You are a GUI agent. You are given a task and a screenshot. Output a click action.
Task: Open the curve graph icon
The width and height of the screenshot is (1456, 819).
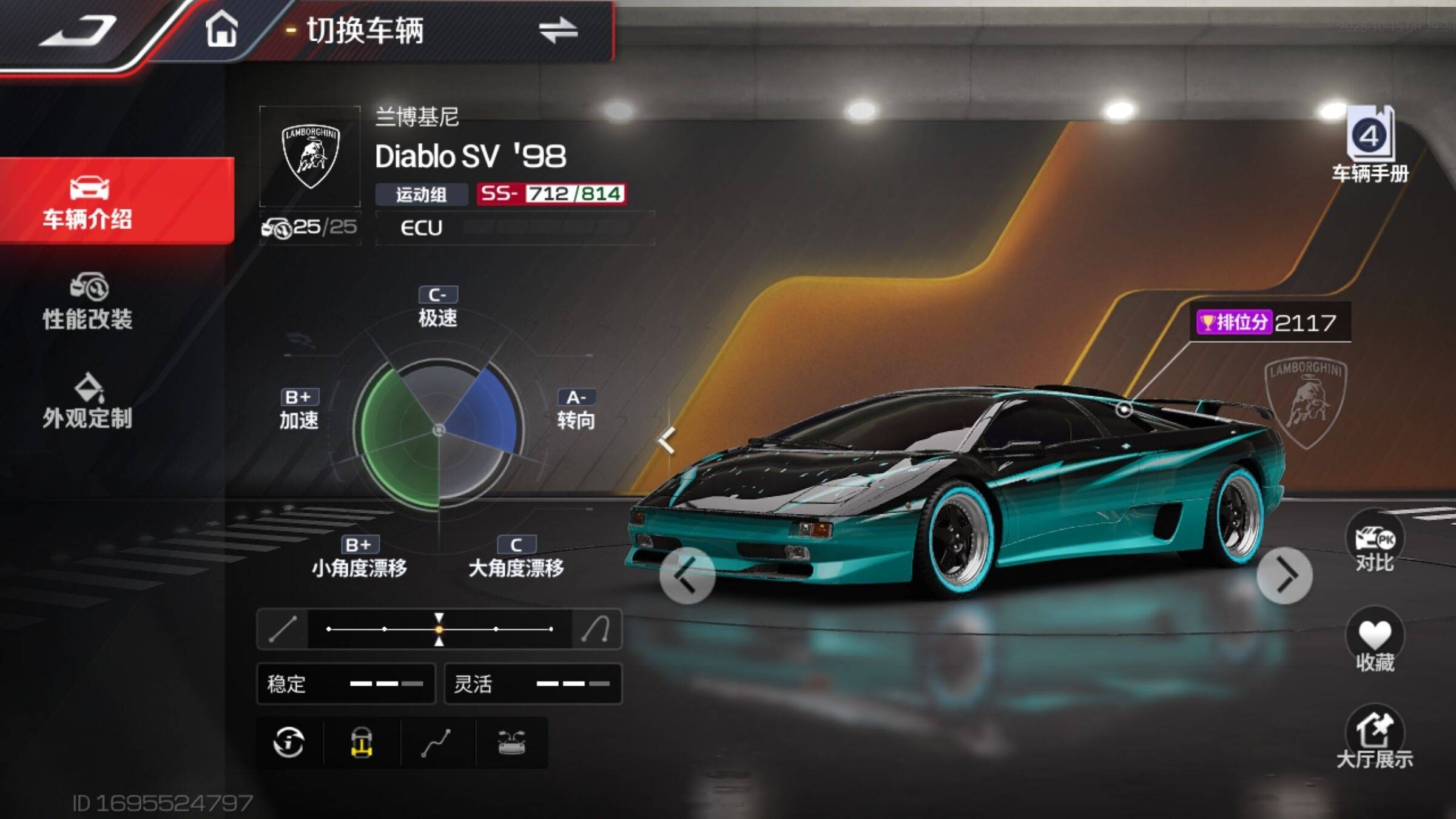(x=437, y=743)
